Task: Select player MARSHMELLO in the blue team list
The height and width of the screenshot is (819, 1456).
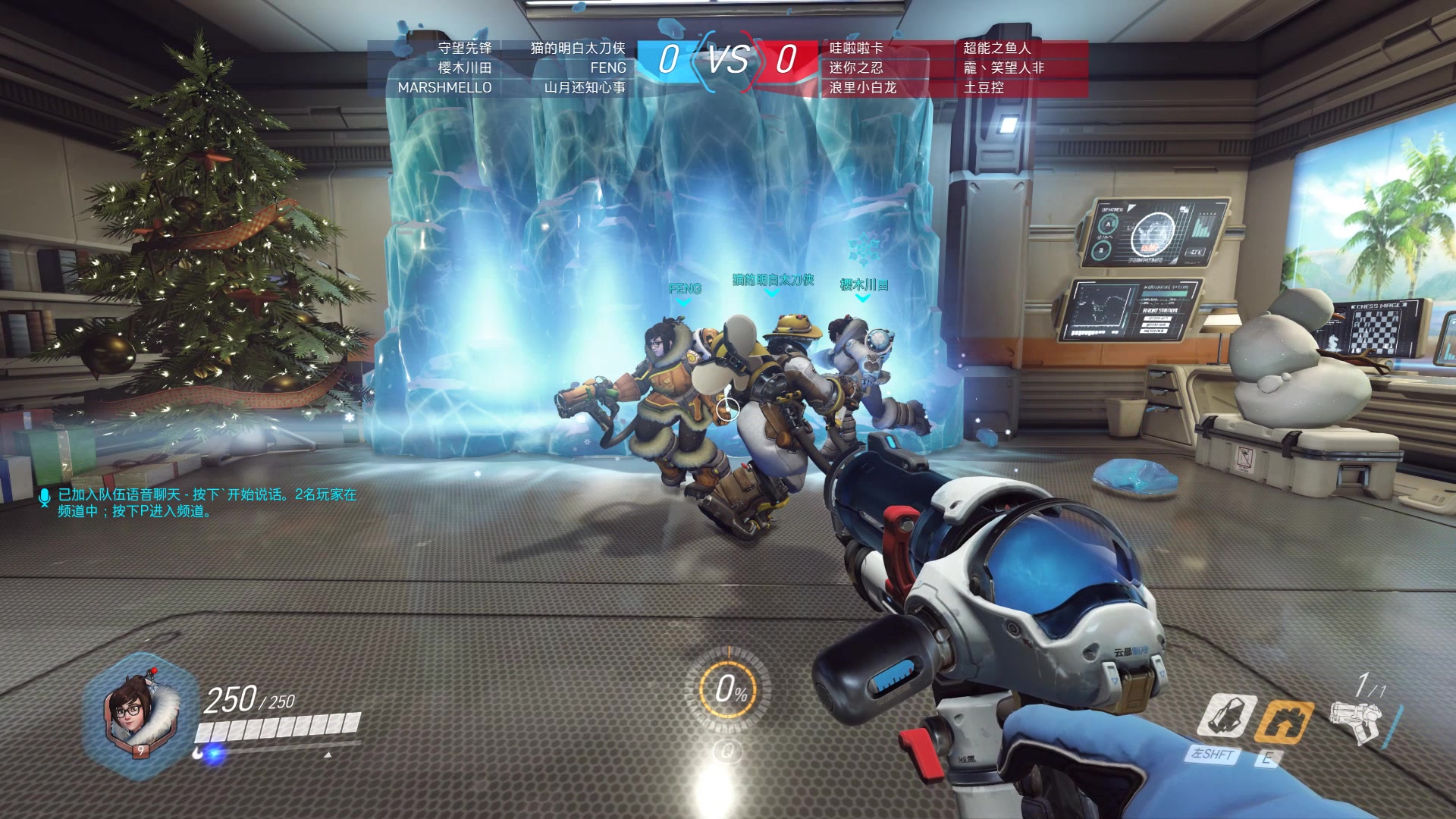Action: [x=444, y=87]
